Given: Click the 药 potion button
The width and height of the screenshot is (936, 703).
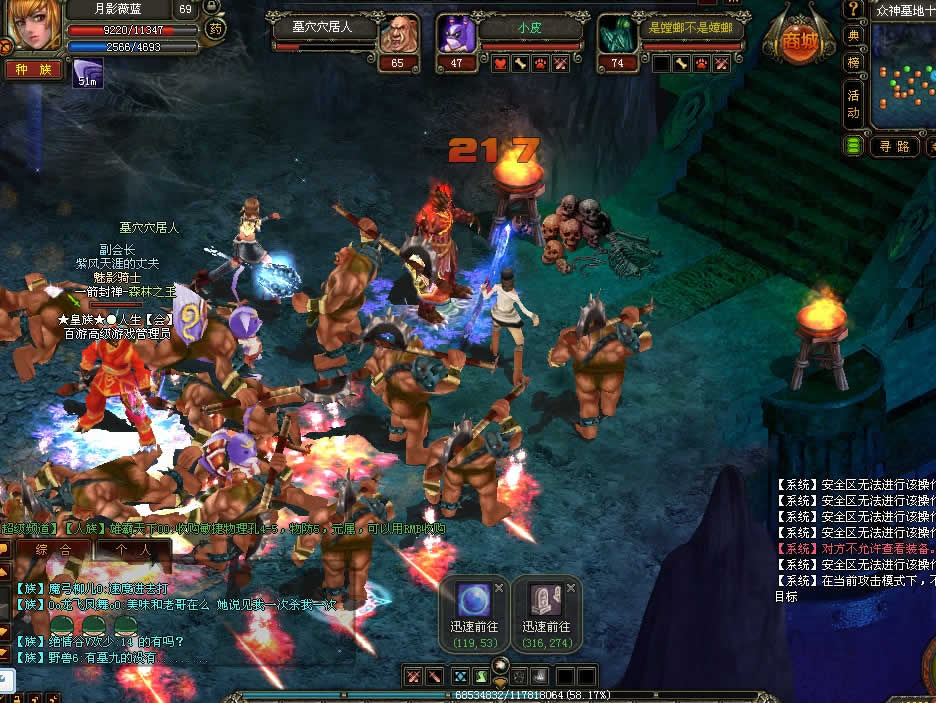Looking at the screenshot, I should (x=215, y=29).
